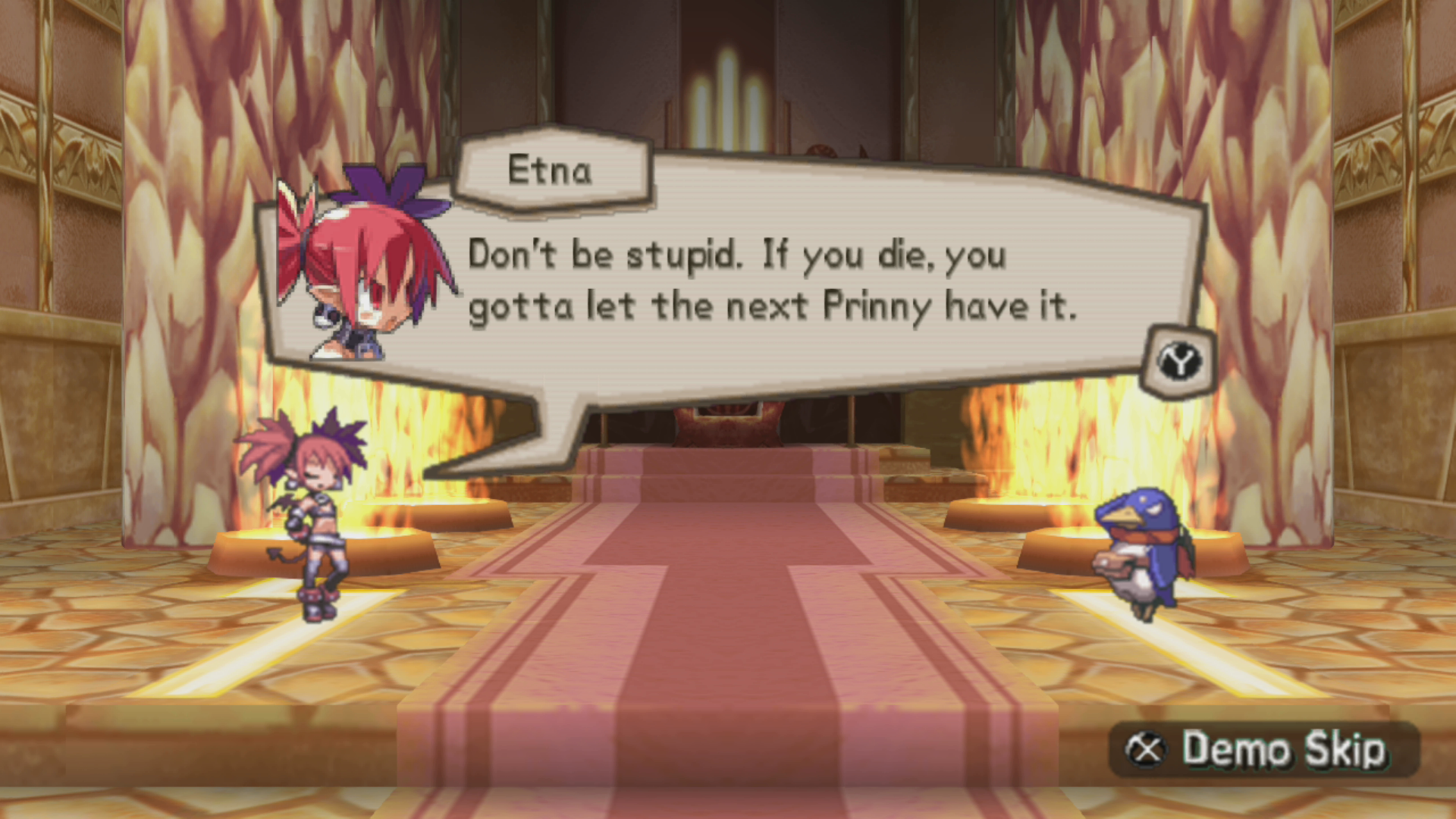This screenshot has width=1456, height=819.
Task: Skip the cutscene with Demo Skip
Action: pos(1262,749)
